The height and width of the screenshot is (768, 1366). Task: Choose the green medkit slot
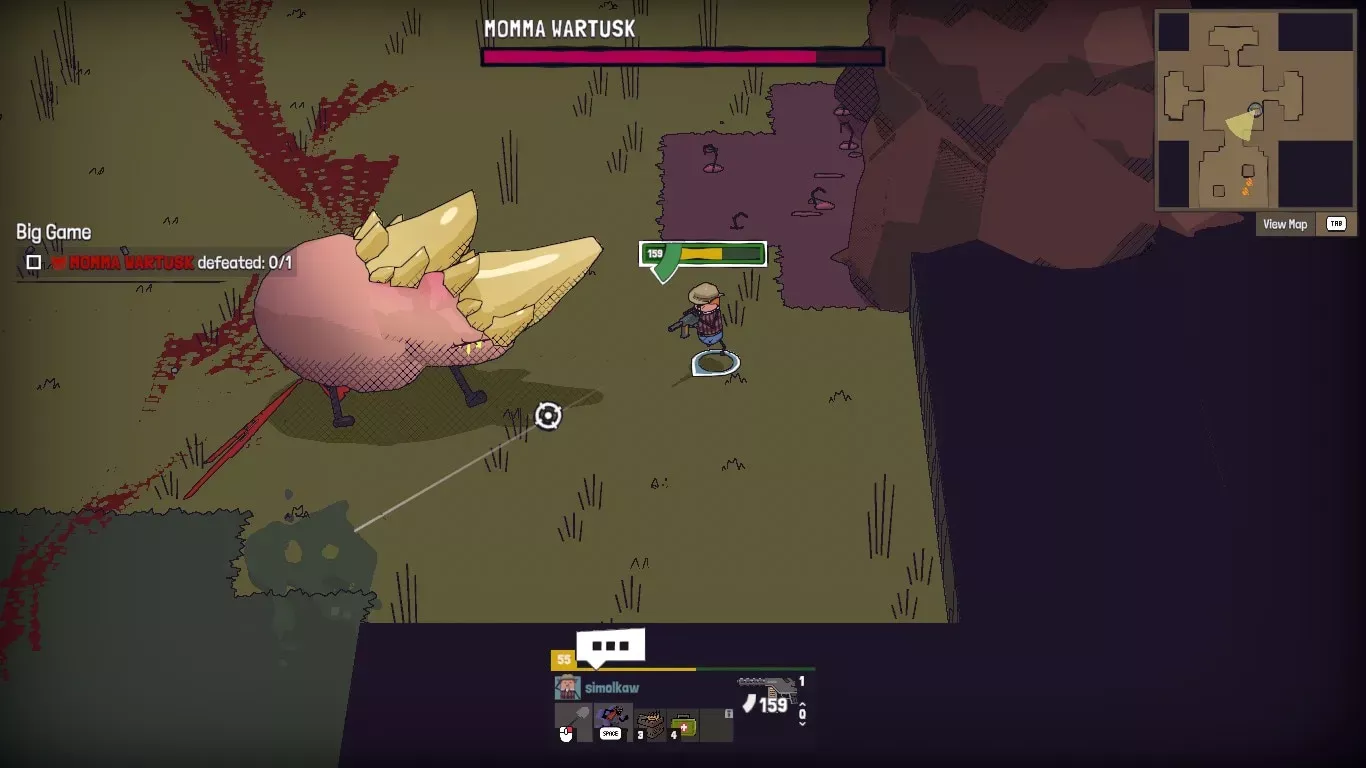click(684, 724)
